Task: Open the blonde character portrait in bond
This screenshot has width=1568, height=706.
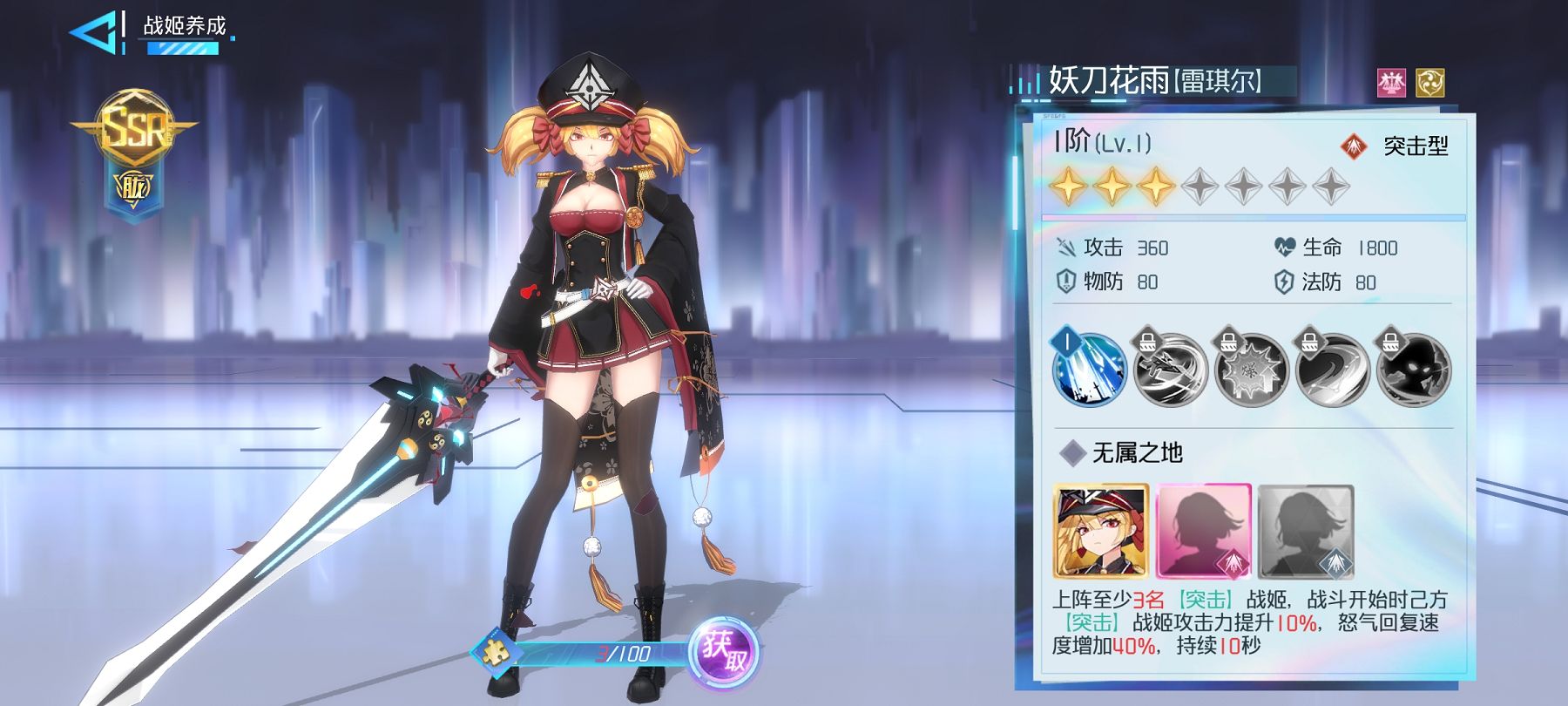Action: coord(1101,532)
